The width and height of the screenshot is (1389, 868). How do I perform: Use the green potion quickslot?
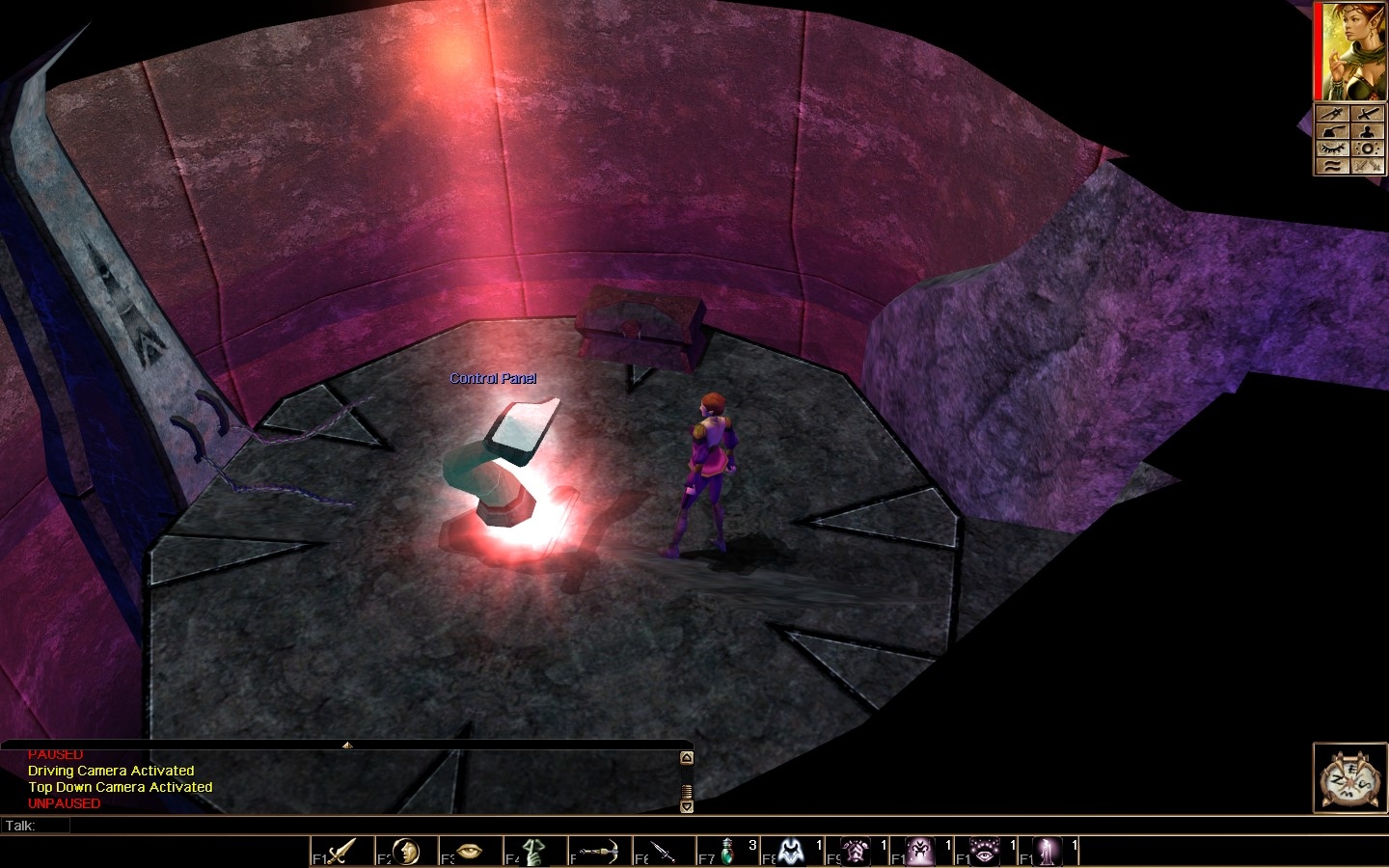727,852
